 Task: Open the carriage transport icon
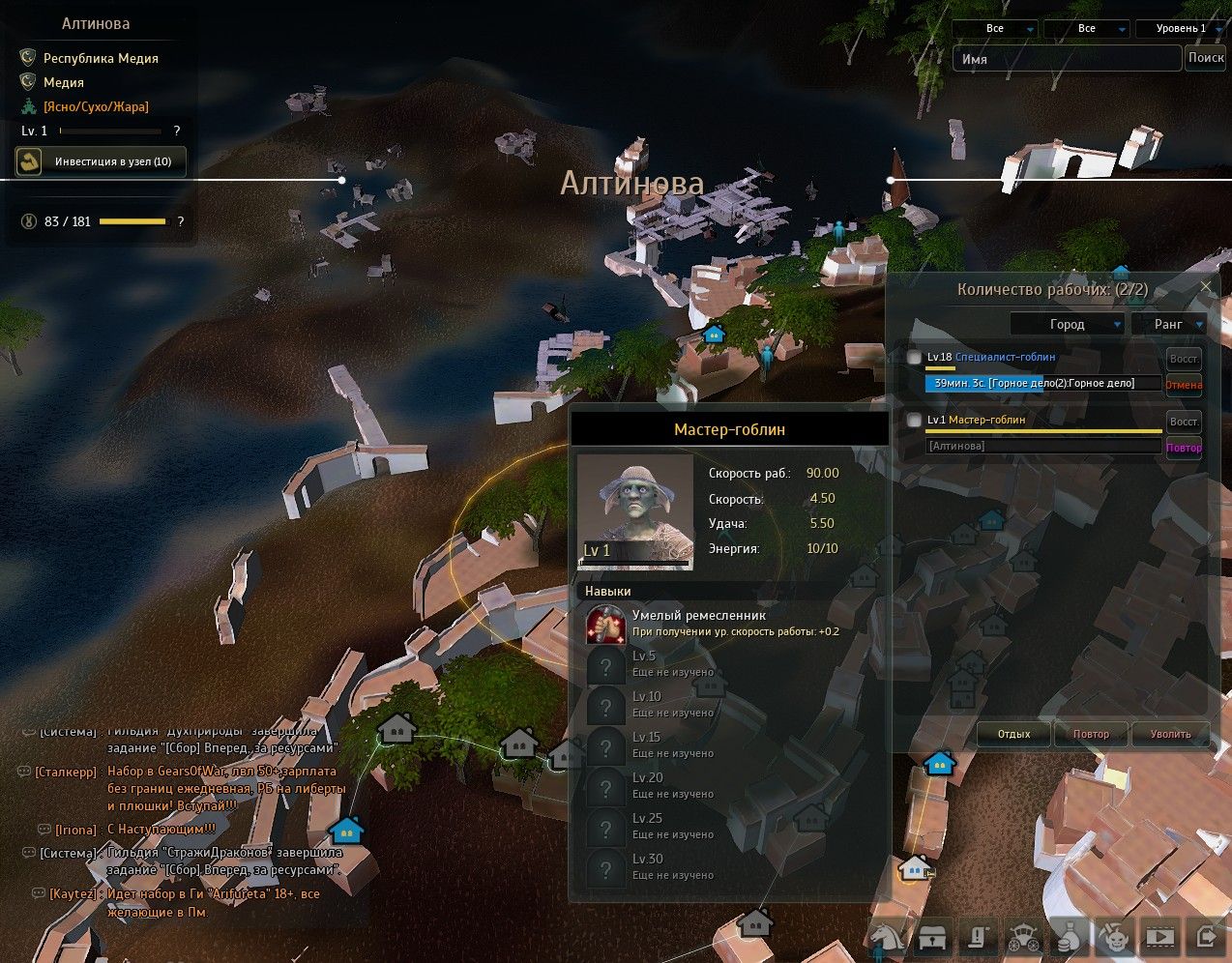coord(1024,936)
